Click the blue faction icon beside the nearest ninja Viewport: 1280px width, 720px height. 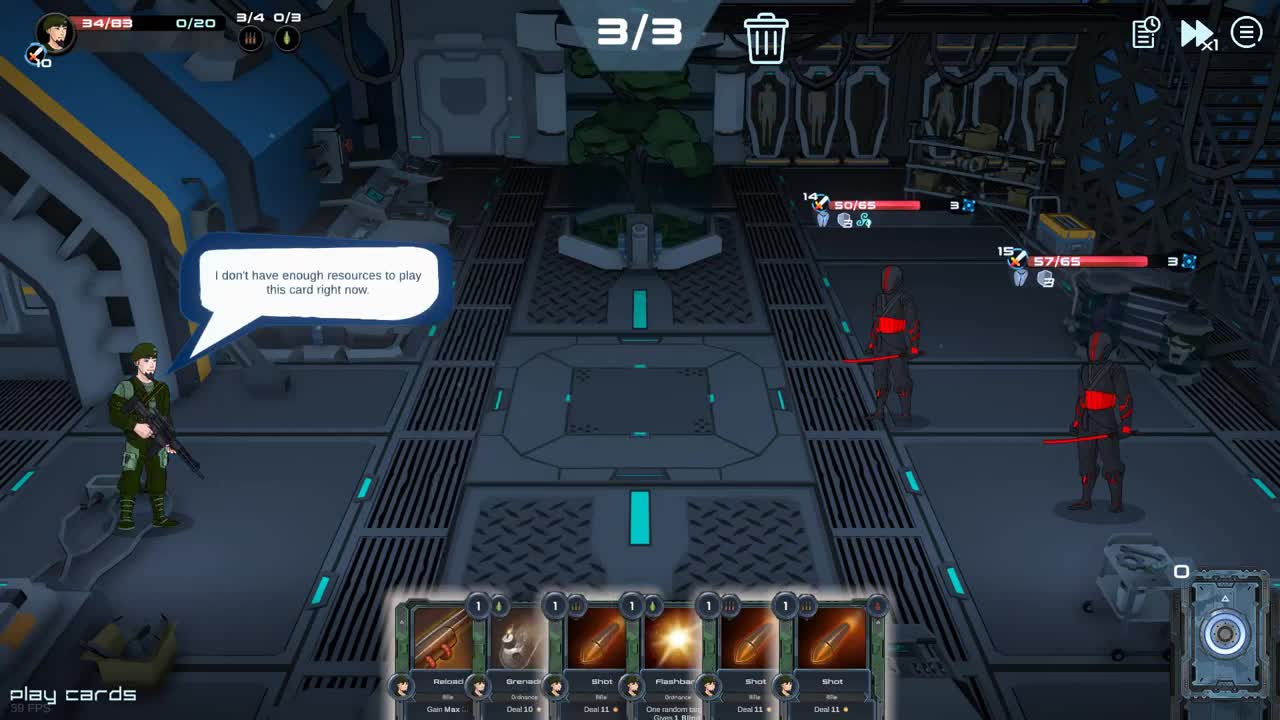tap(969, 205)
